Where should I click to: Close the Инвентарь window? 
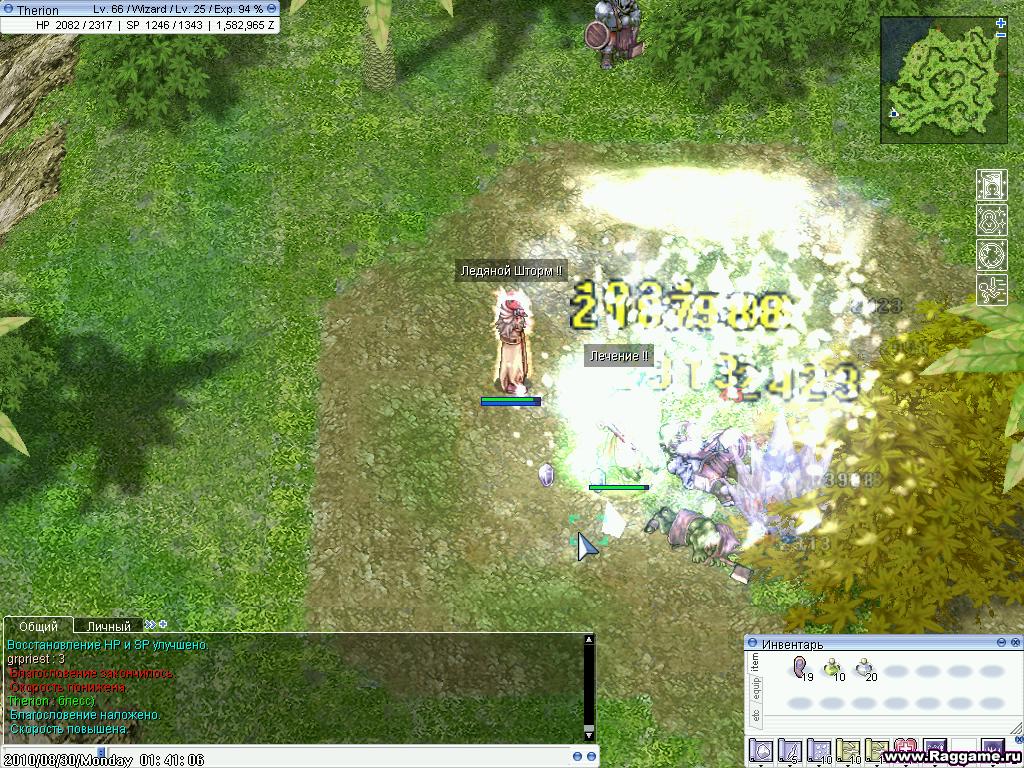point(1014,642)
